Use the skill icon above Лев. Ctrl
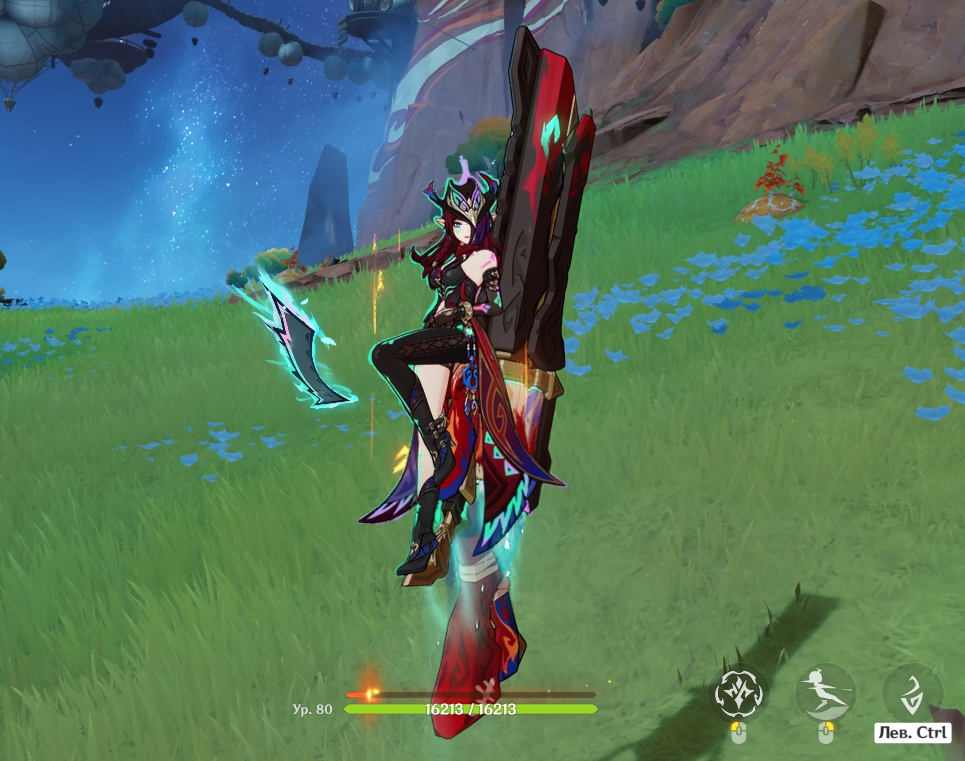Screen dimensions: 965x761 [912, 692]
